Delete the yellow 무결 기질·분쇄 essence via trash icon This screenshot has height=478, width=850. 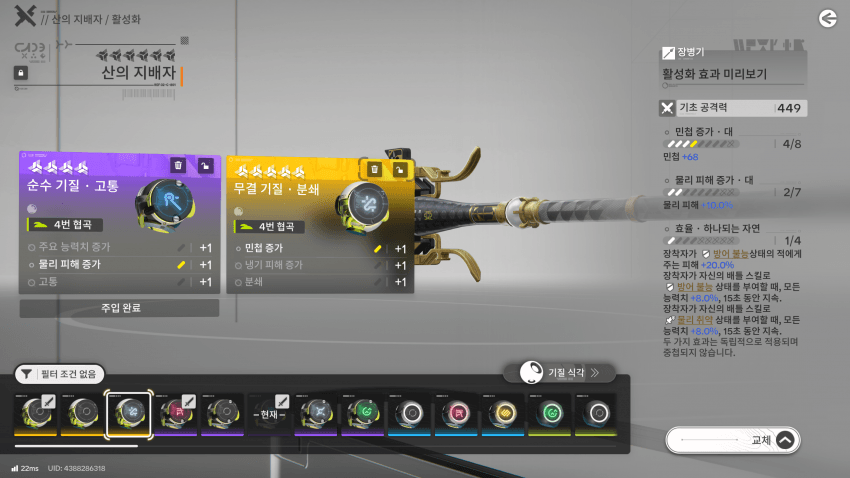tap(374, 170)
